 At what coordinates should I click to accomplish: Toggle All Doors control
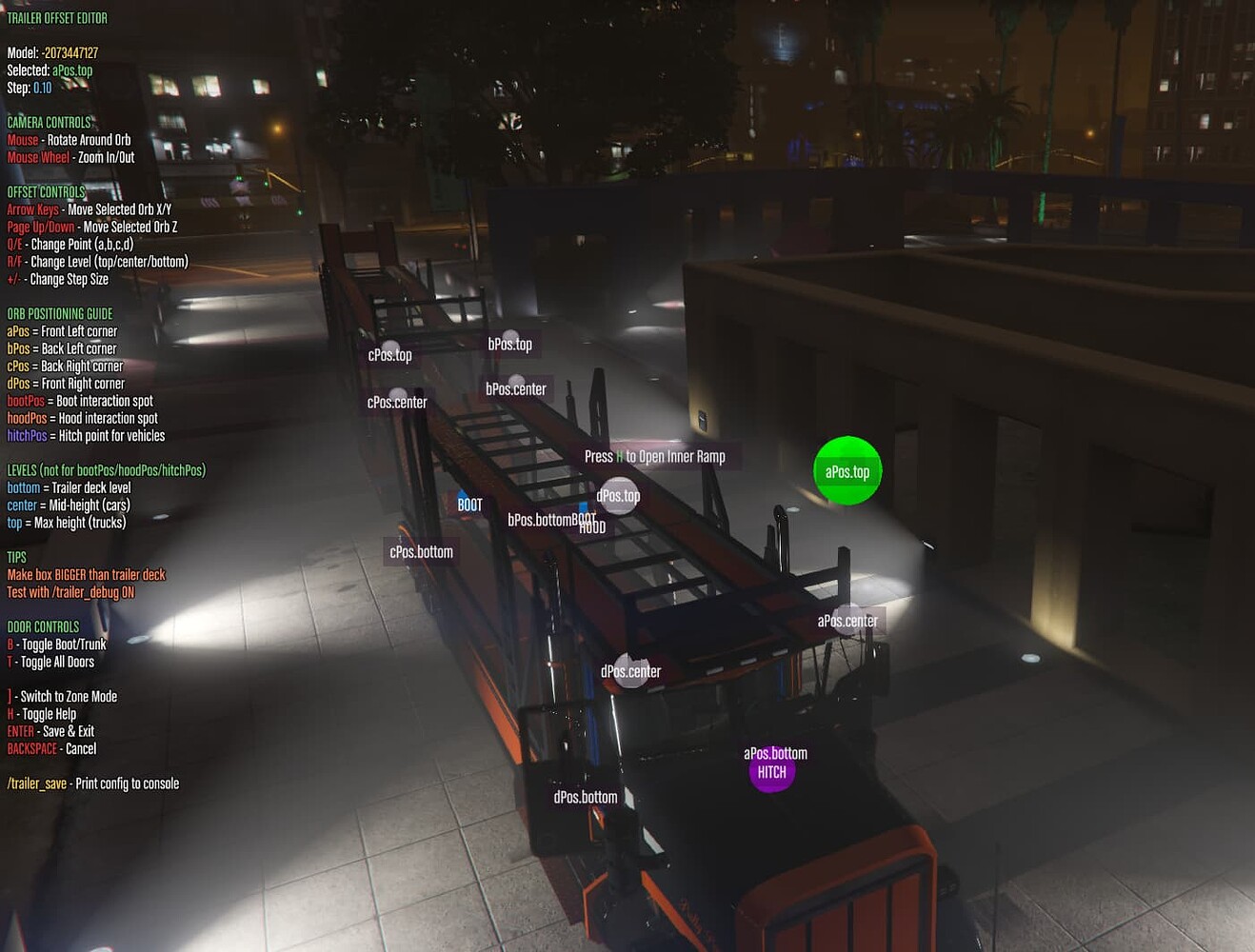tap(50, 662)
